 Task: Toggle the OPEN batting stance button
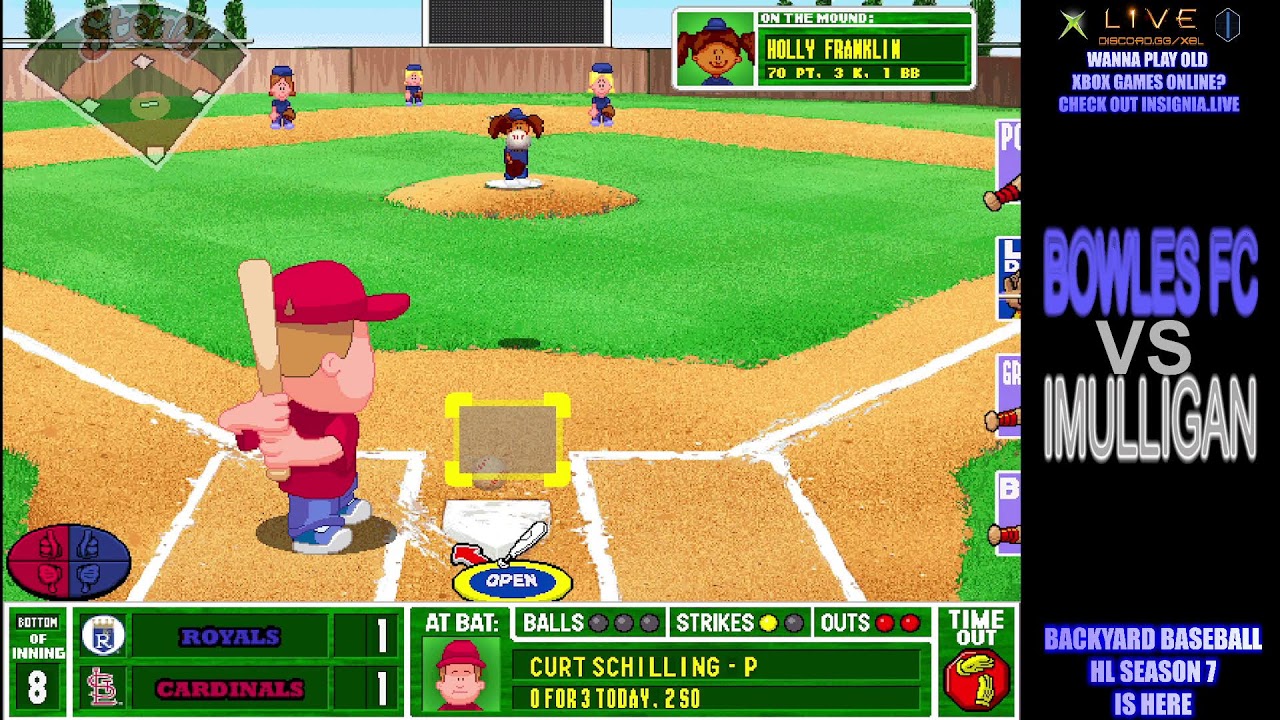pyautogui.click(x=512, y=580)
